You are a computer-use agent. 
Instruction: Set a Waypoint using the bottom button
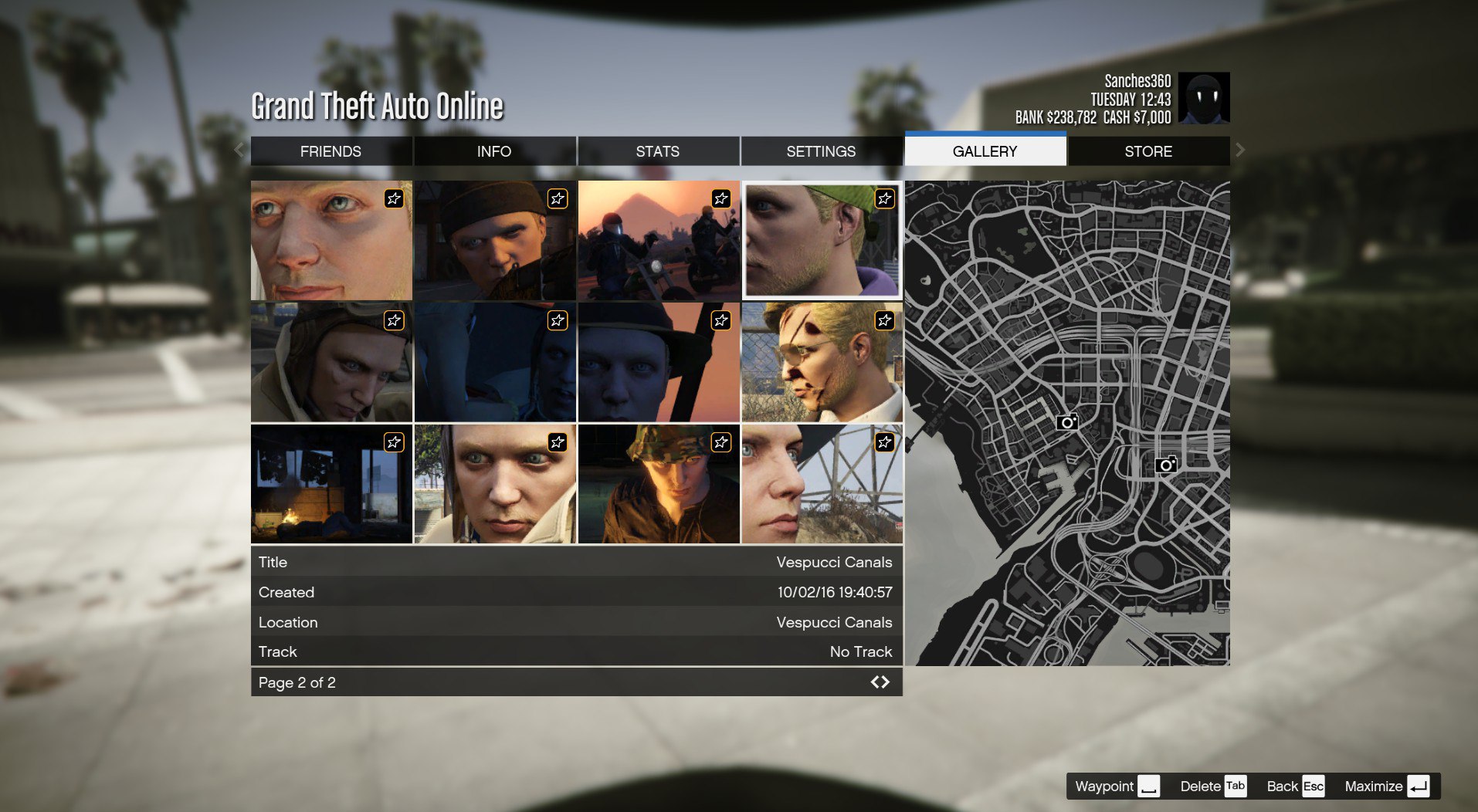coord(1117,787)
